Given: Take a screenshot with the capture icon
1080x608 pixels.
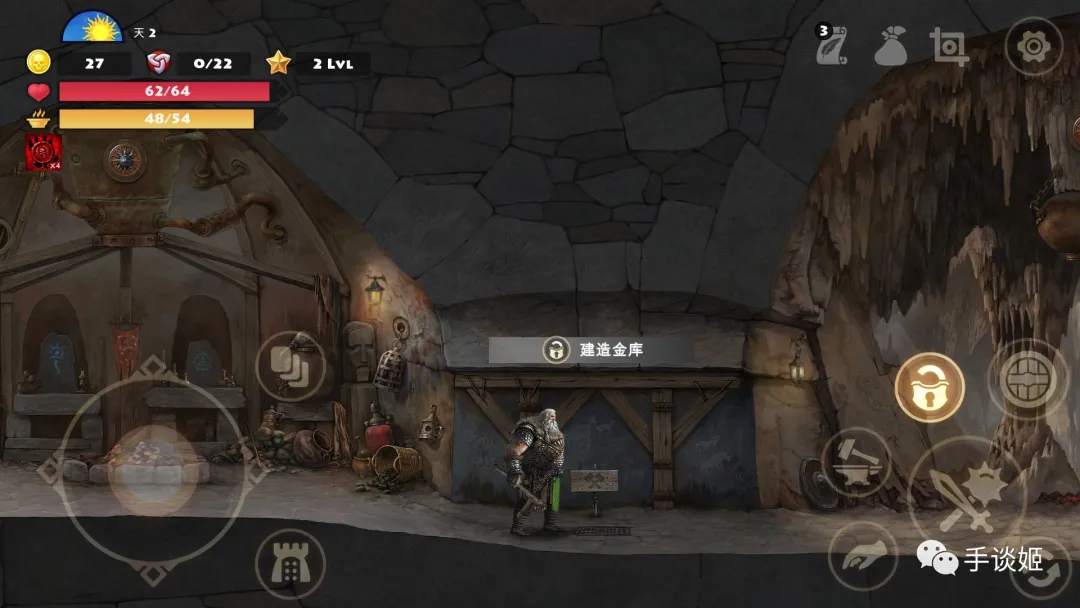Looking at the screenshot, I should tap(948, 47).
